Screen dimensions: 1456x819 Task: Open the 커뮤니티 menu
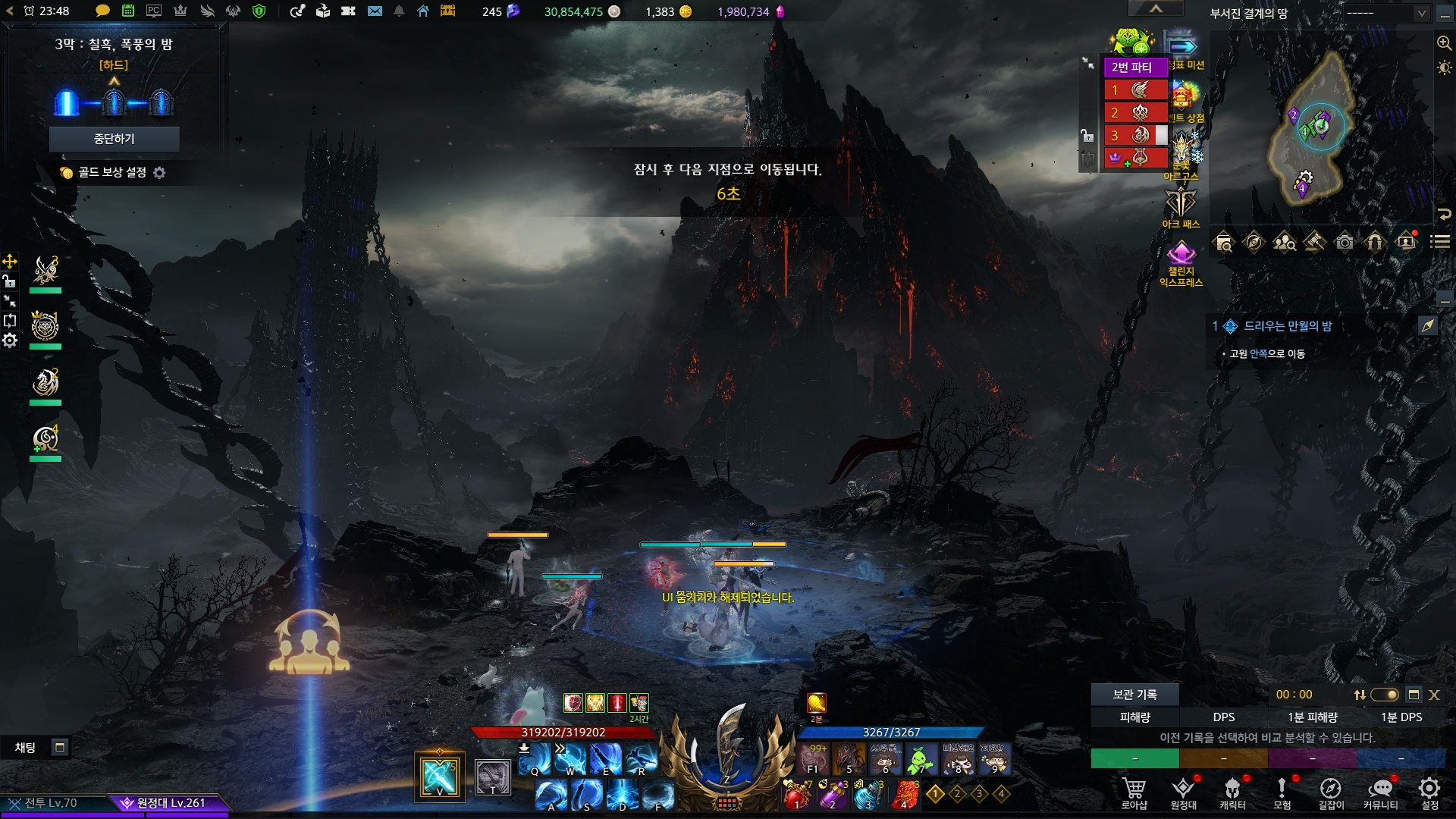[1380, 792]
